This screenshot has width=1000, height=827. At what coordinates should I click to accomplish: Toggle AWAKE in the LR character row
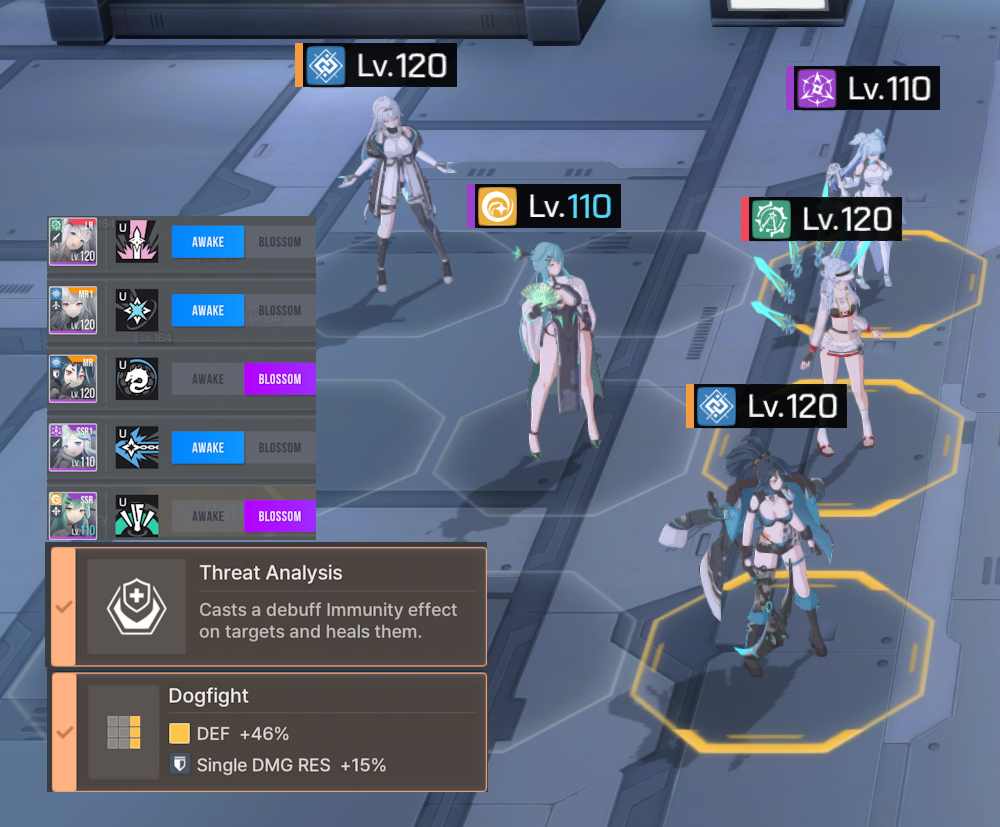point(208,242)
